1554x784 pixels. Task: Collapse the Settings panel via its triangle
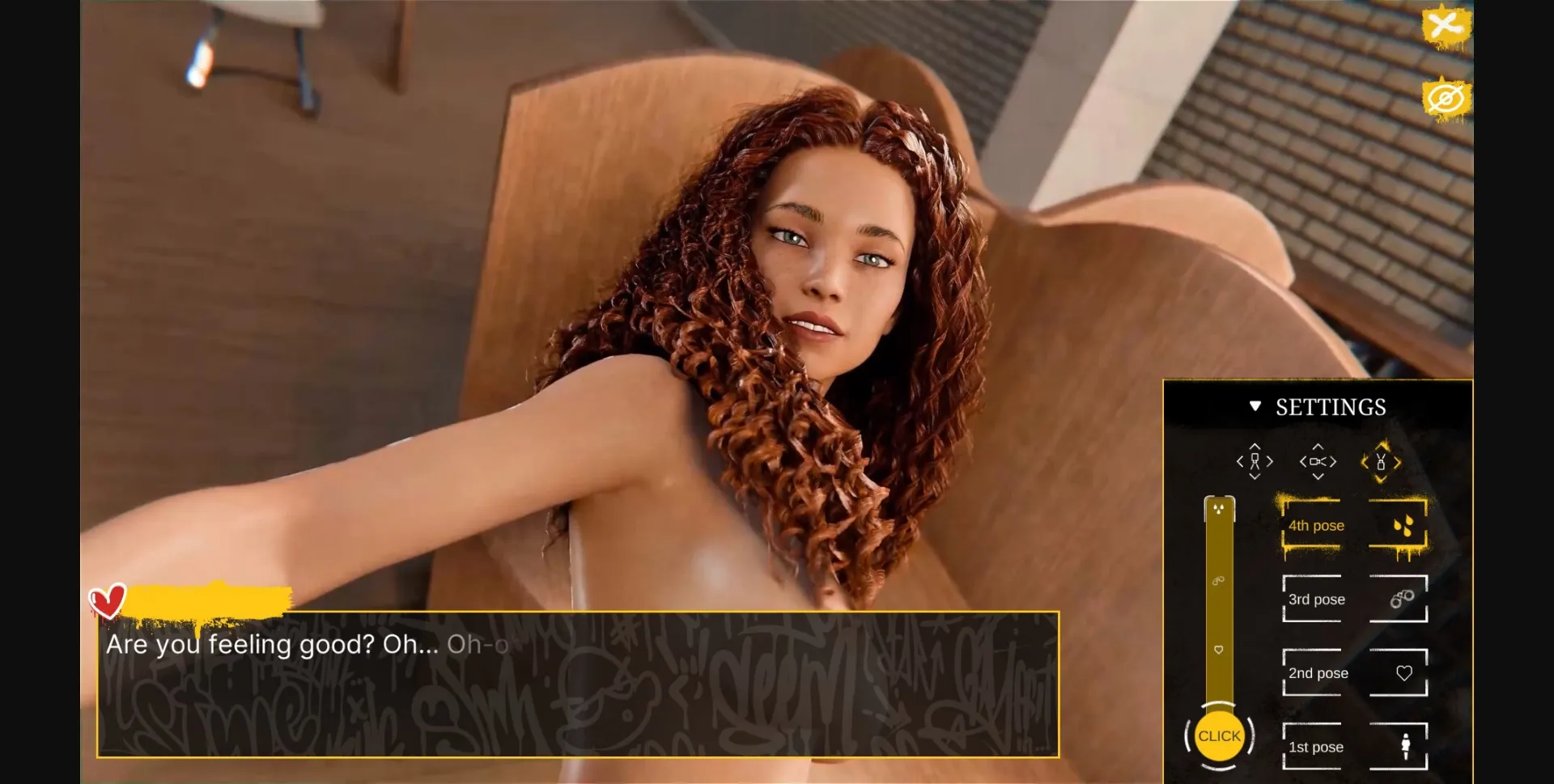pyautogui.click(x=1255, y=406)
